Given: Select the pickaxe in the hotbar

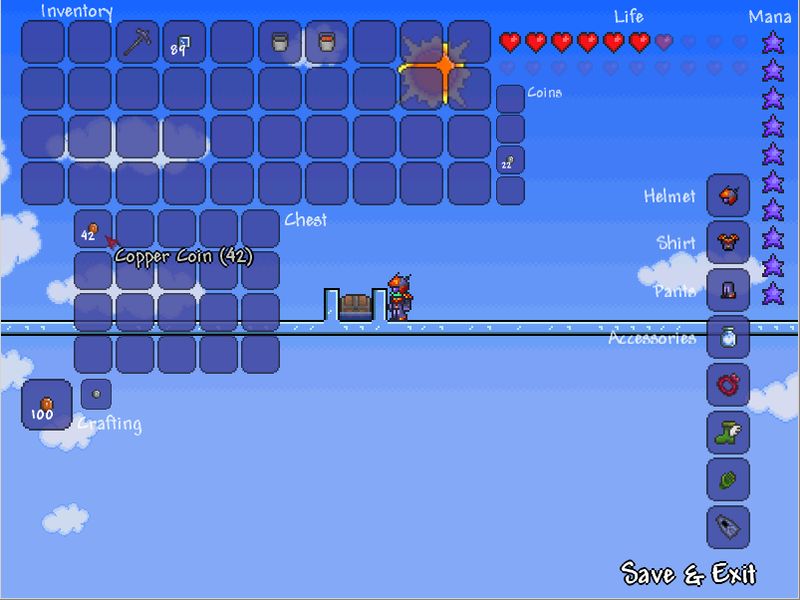Looking at the screenshot, I should click(137, 43).
